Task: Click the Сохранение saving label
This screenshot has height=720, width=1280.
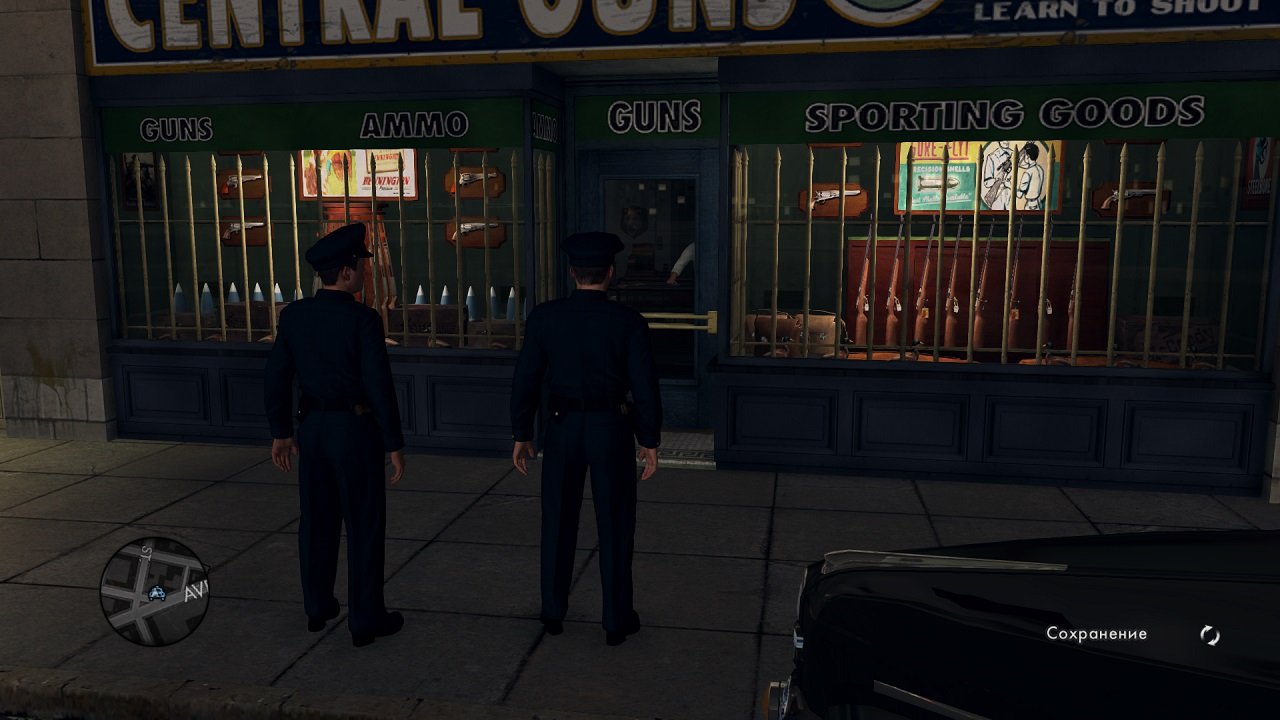Action: [1095, 632]
